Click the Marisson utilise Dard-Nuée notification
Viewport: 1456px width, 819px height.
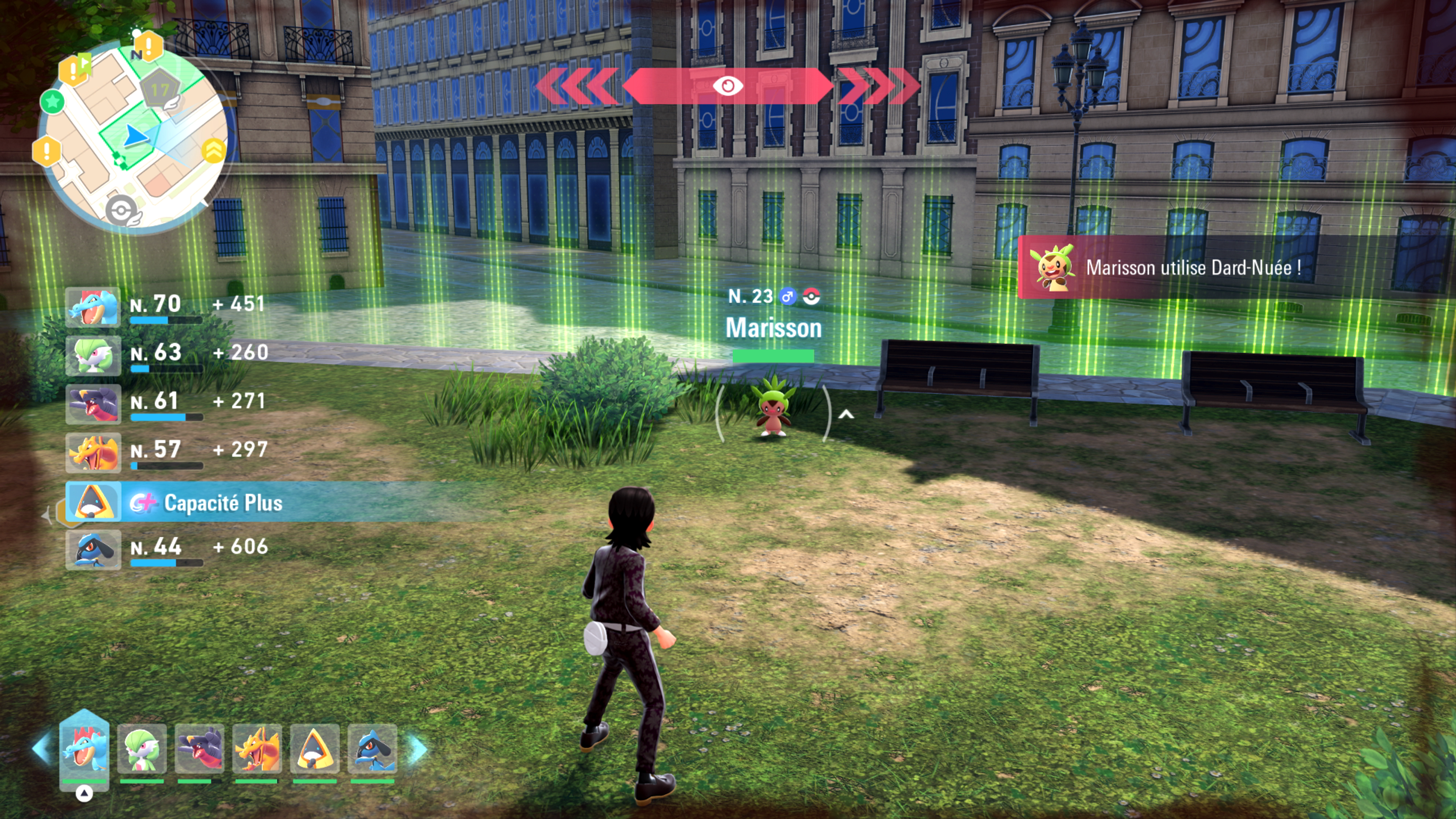(1192, 267)
